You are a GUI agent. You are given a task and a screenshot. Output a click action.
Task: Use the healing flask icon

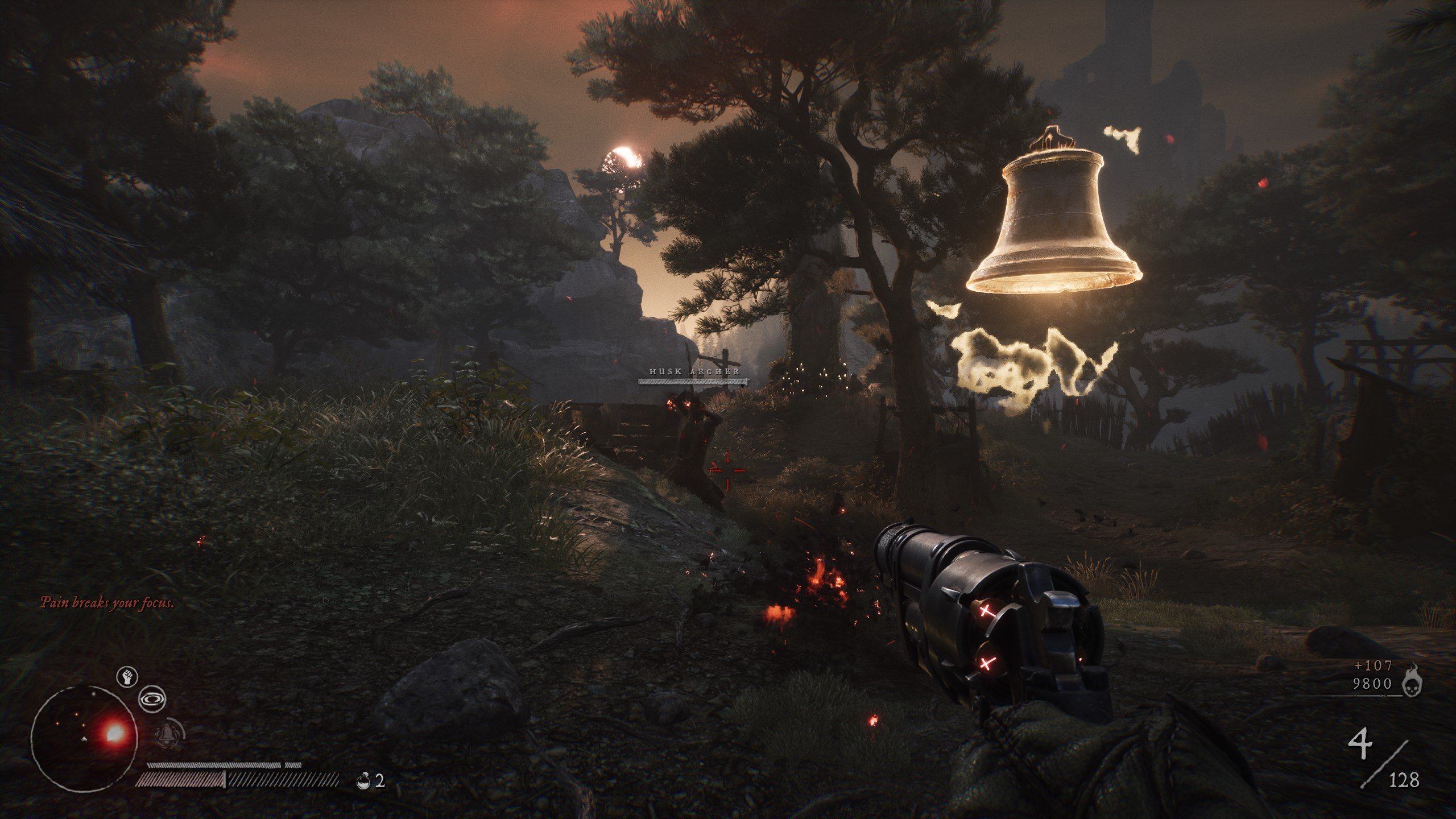[x=362, y=781]
